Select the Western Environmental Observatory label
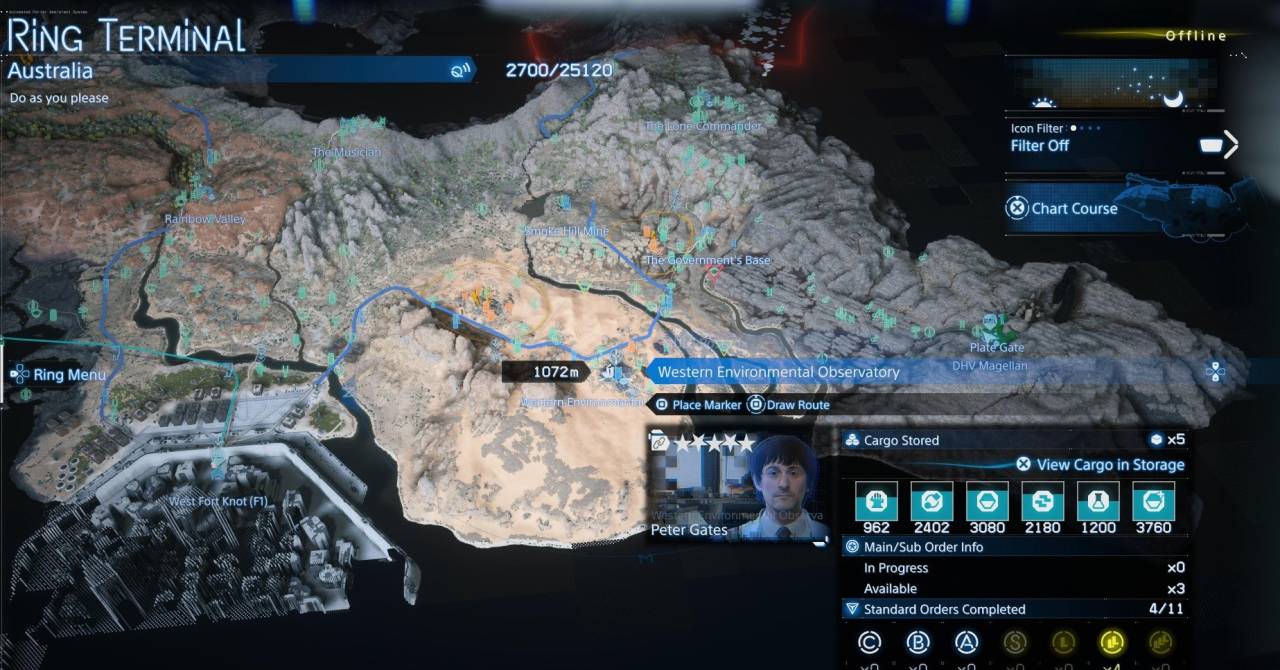Viewport: 1280px width, 670px height. pyautogui.click(x=778, y=372)
